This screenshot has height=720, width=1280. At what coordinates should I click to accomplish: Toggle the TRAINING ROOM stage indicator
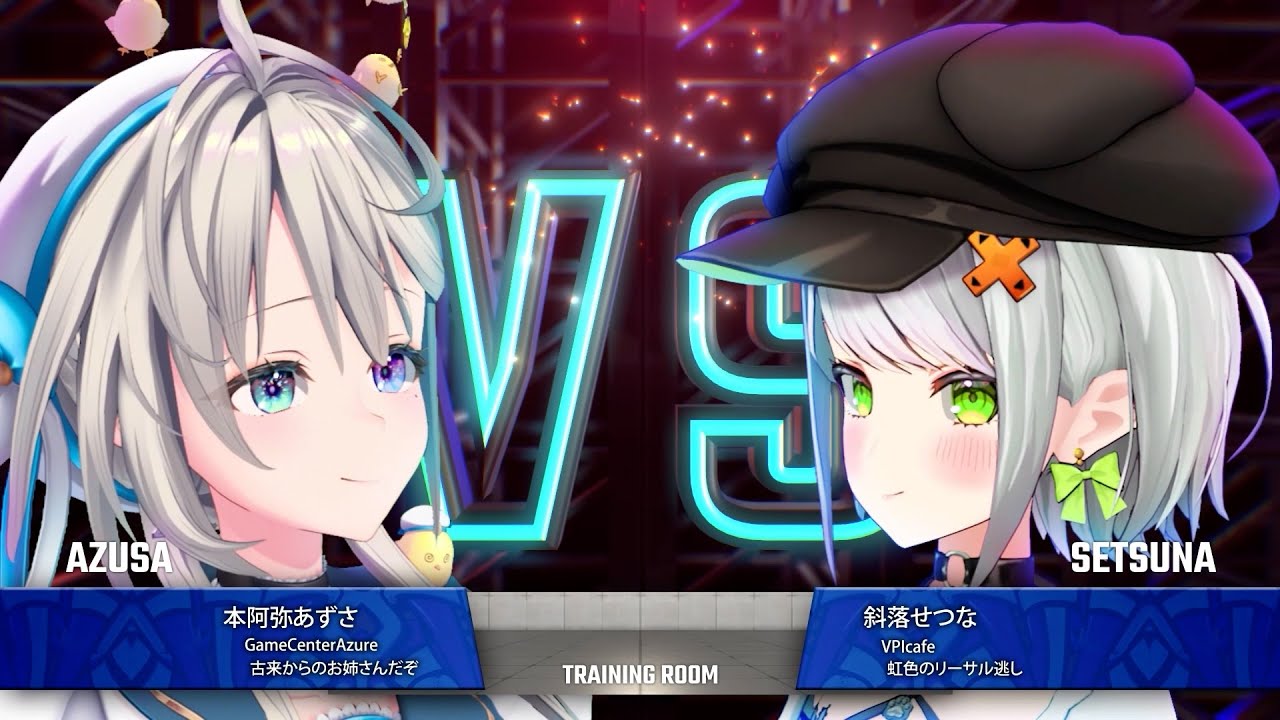pyautogui.click(x=640, y=674)
